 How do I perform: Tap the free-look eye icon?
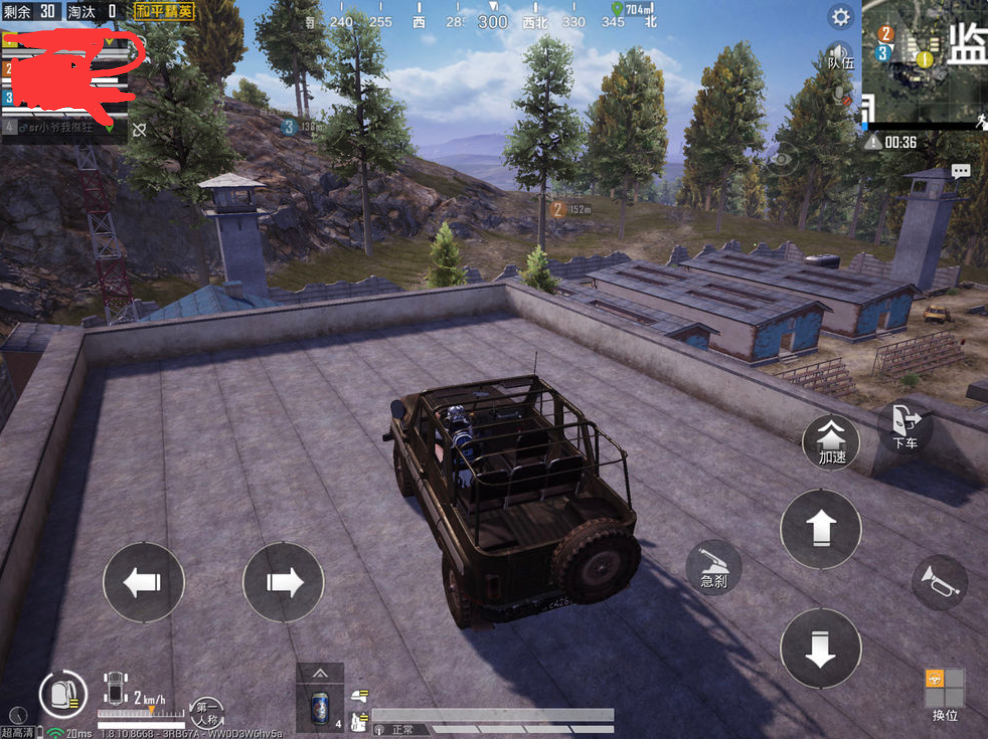pyautogui.click(x=781, y=158)
